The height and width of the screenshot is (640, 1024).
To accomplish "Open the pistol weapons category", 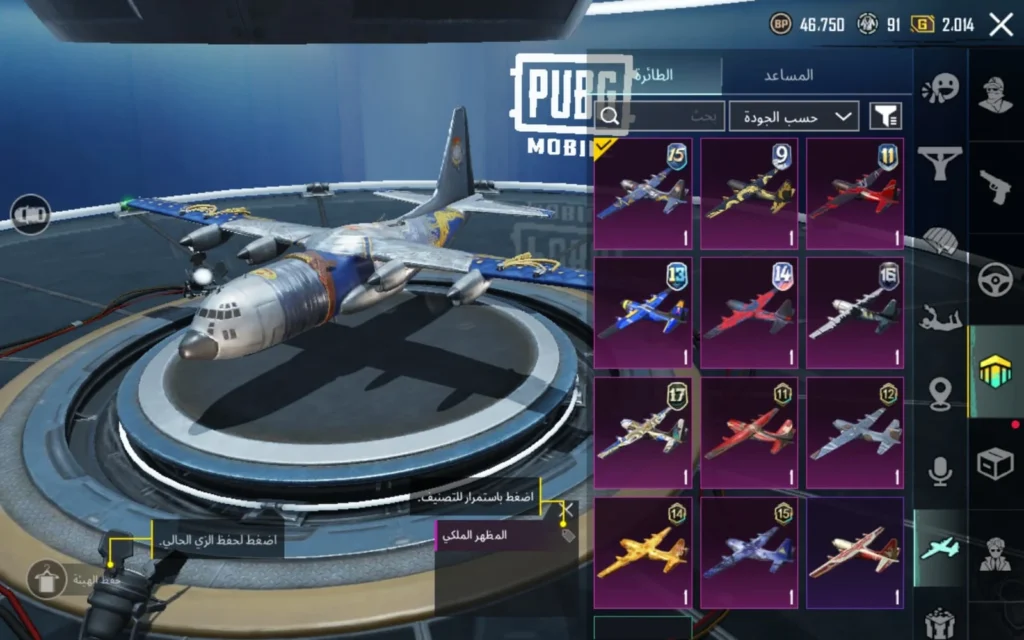I will point(994,186).
